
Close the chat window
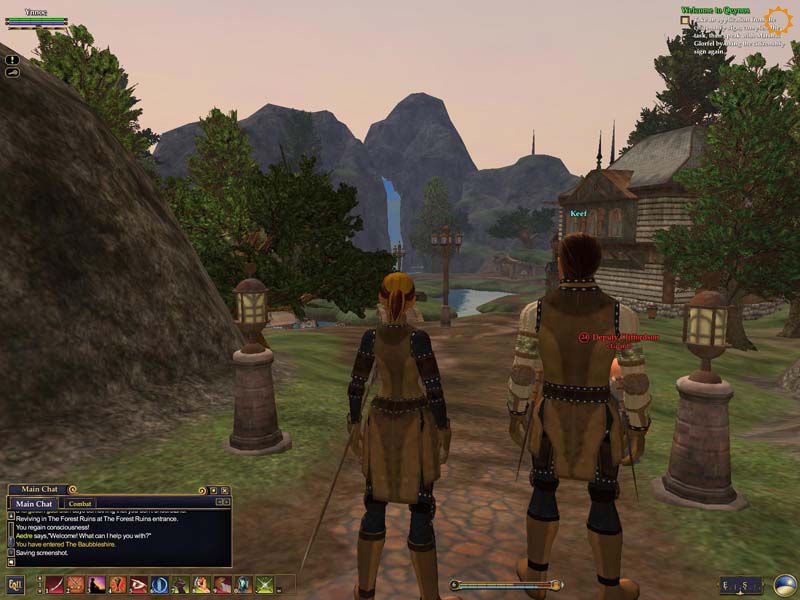[x=225, y=490]
